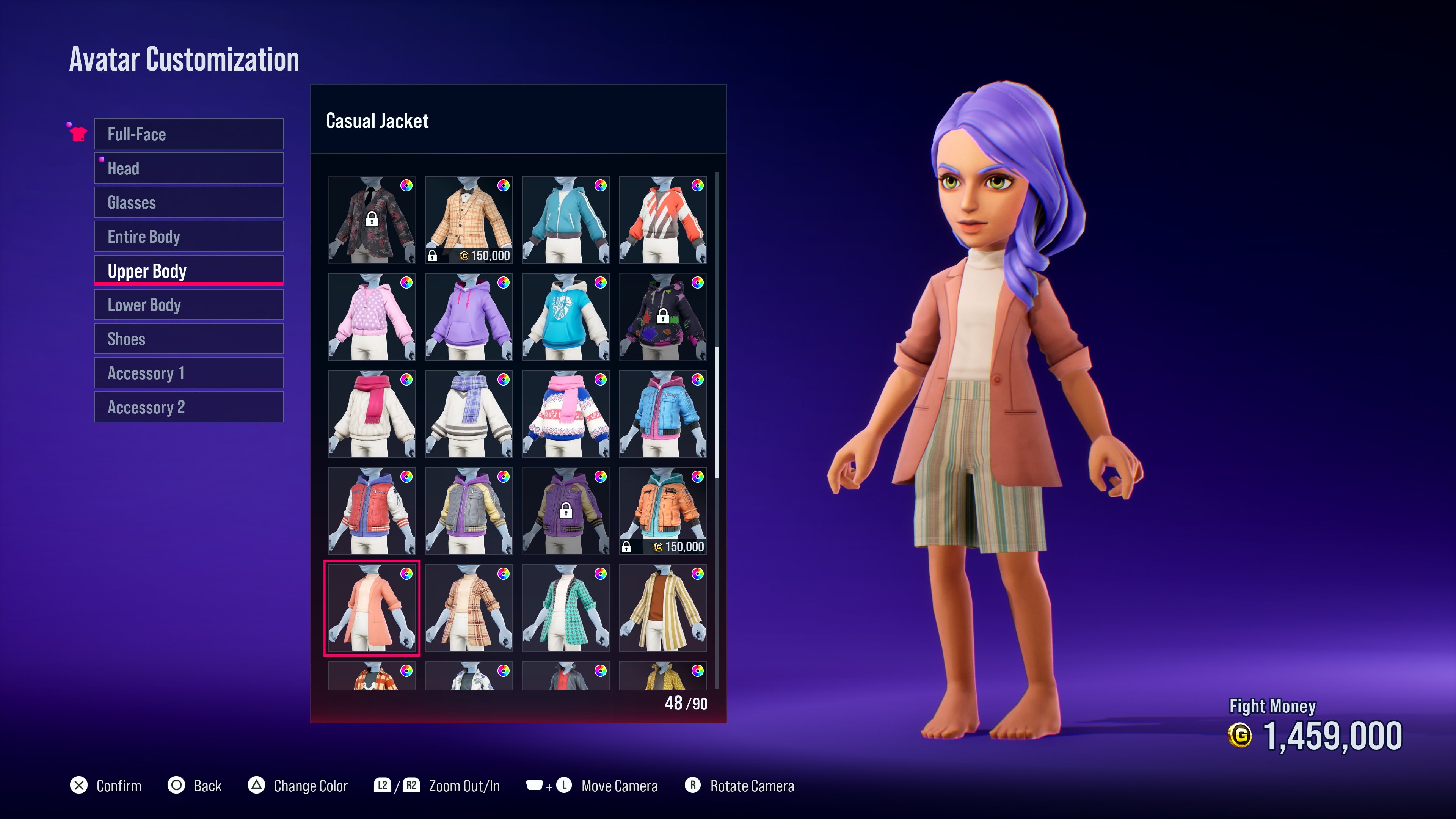Click the Triangle Change Color icon

pyautogui.click(x=257, y=785)
